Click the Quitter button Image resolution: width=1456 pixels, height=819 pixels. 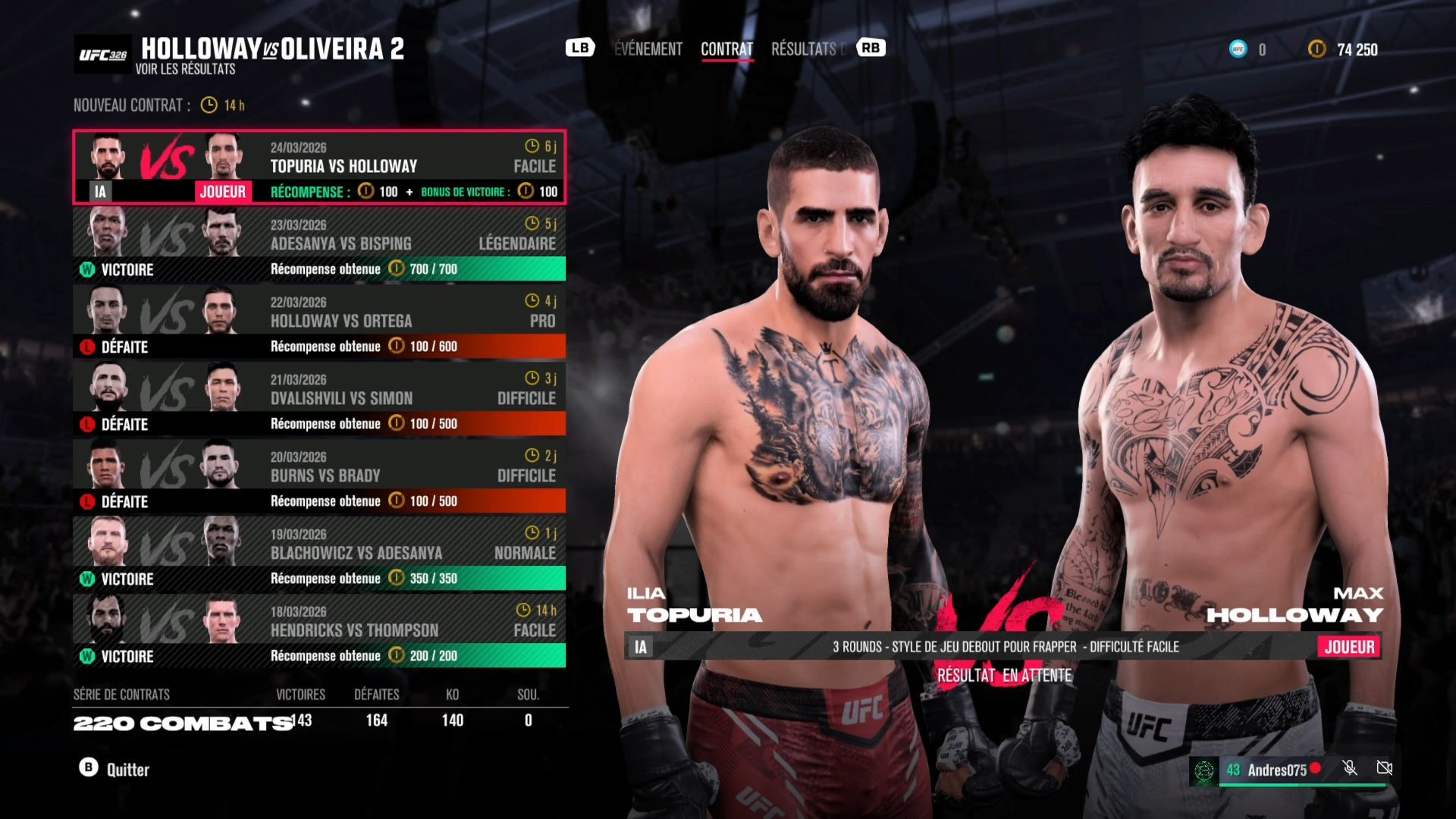pyautogui.click(x=115, y=769)
